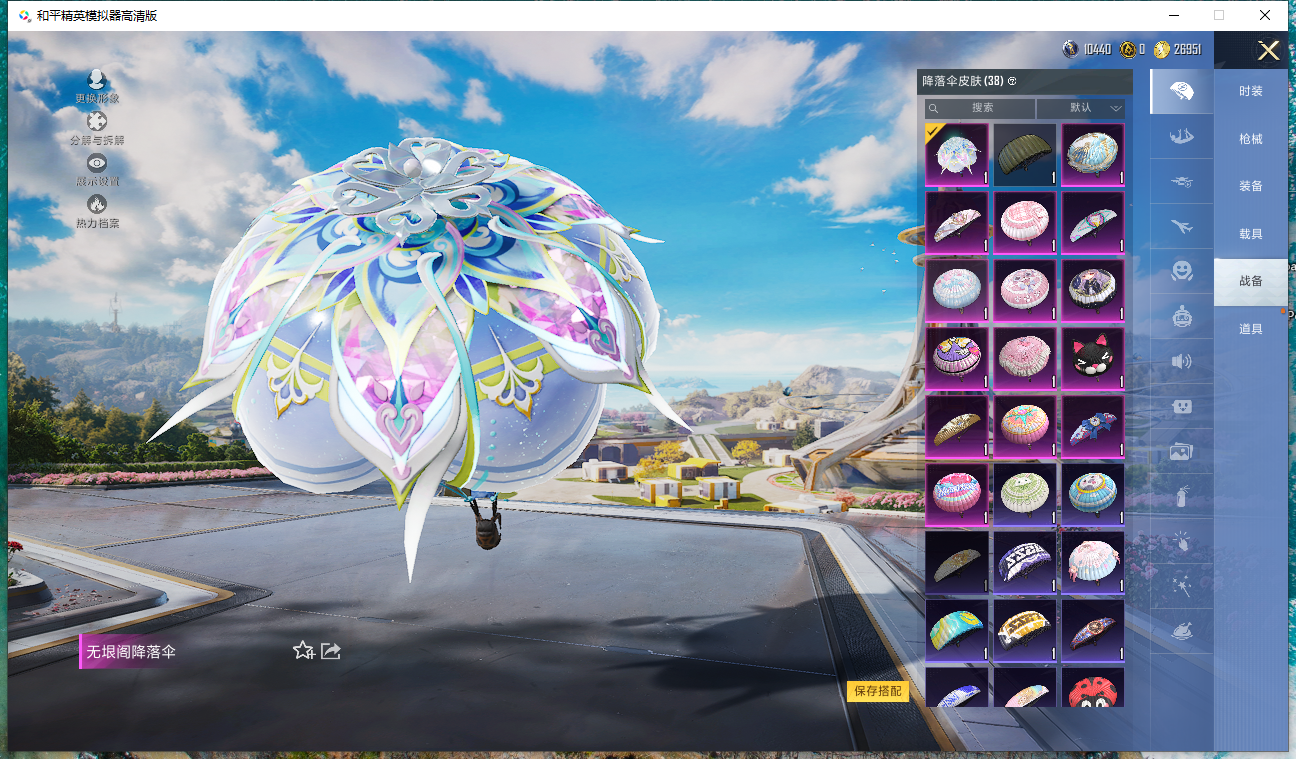Viewport: 1296px width, 759px height.
Task: Favorite the parachute with the star icon
Action: [303, 651]
